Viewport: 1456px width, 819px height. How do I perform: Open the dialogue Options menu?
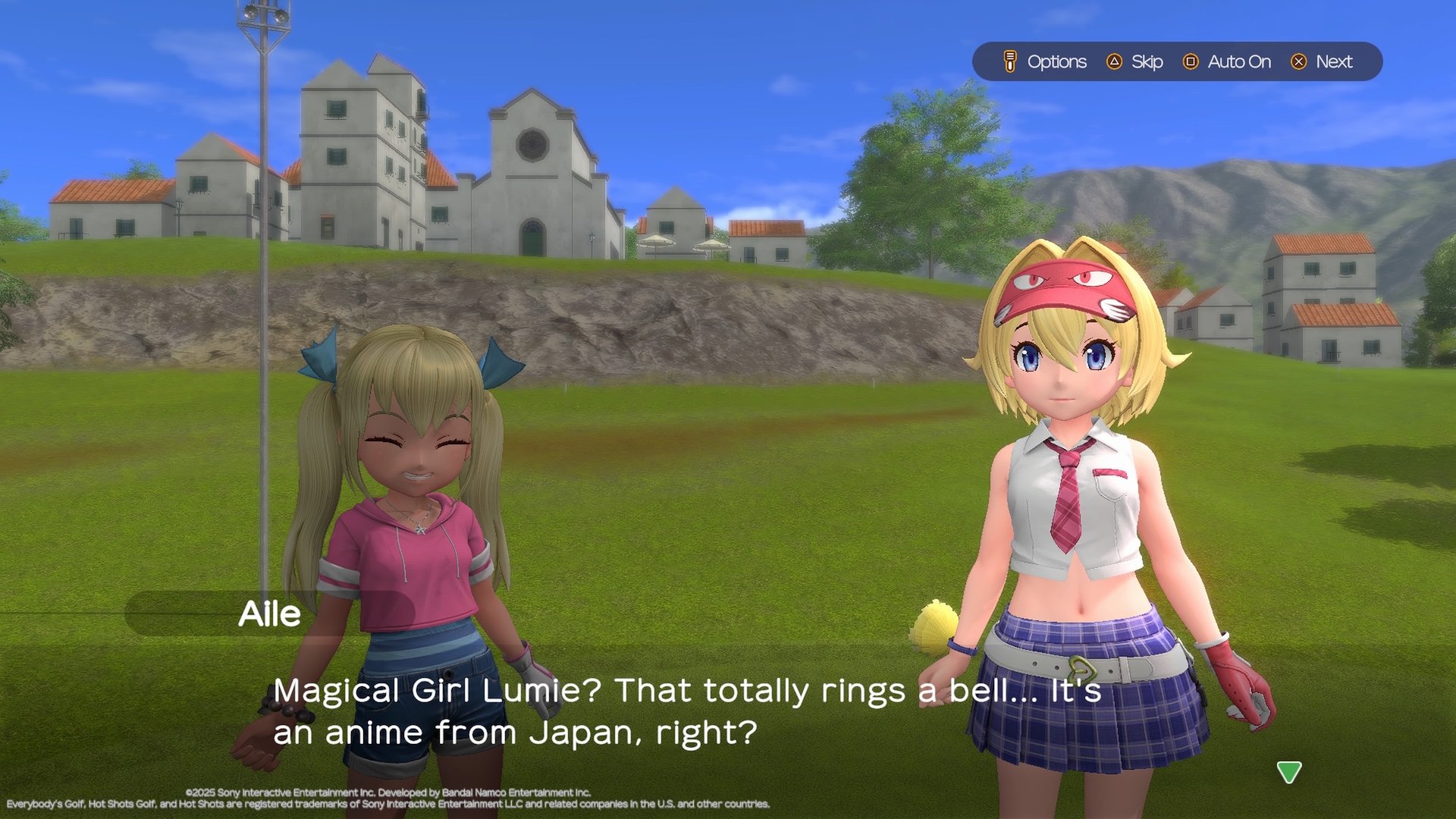tap(1045, 61)
